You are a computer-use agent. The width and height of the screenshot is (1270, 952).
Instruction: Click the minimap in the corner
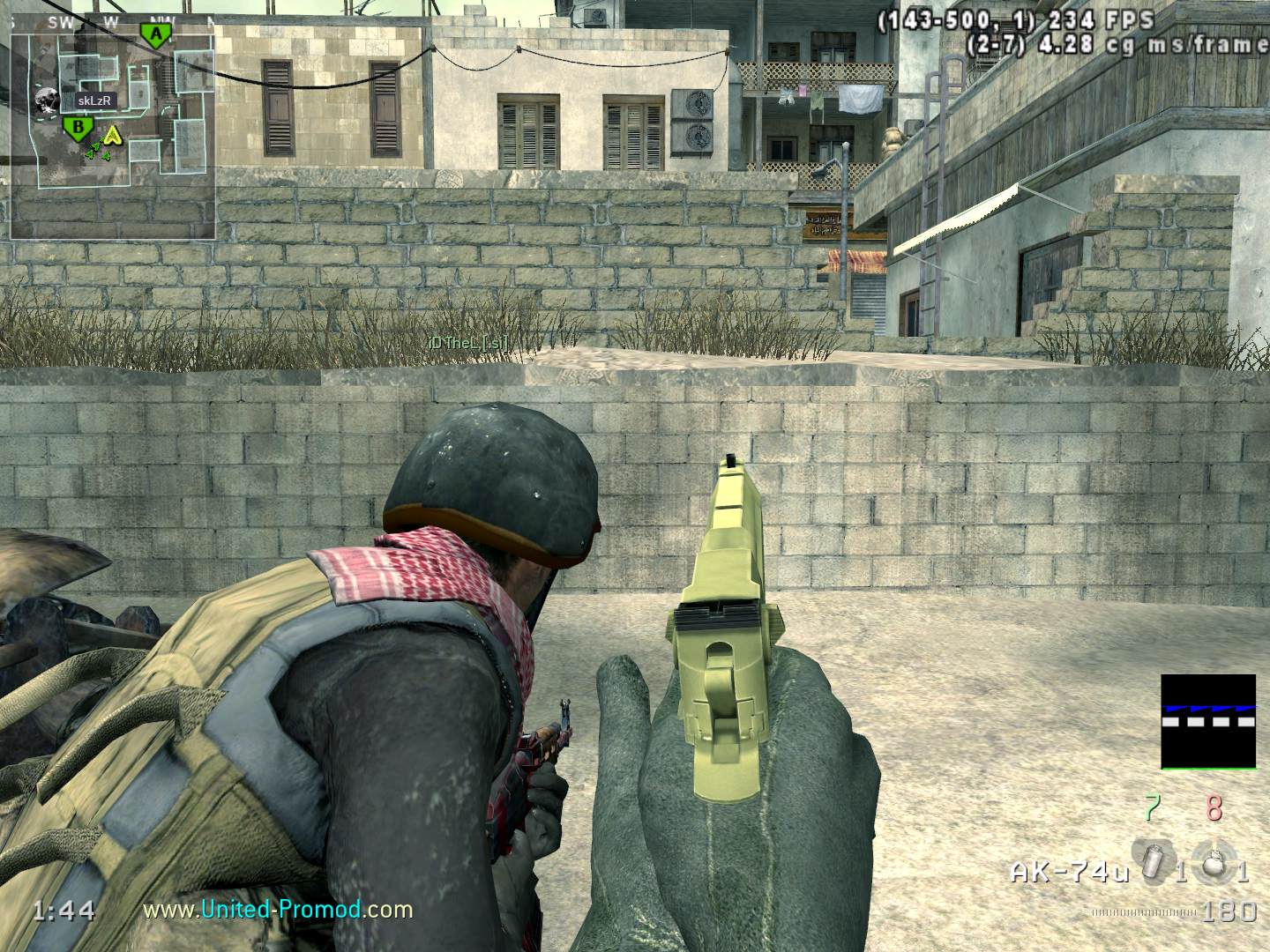113,130
